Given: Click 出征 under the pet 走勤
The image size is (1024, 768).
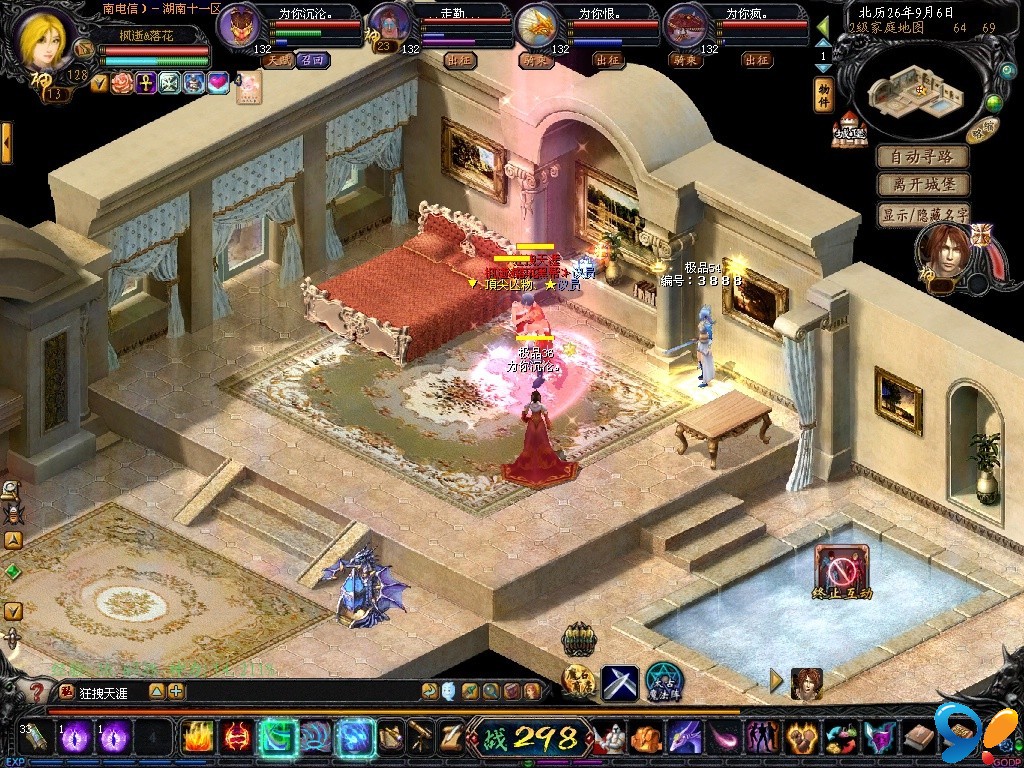Looking at the screenshot, I should [x=458, y=60].
